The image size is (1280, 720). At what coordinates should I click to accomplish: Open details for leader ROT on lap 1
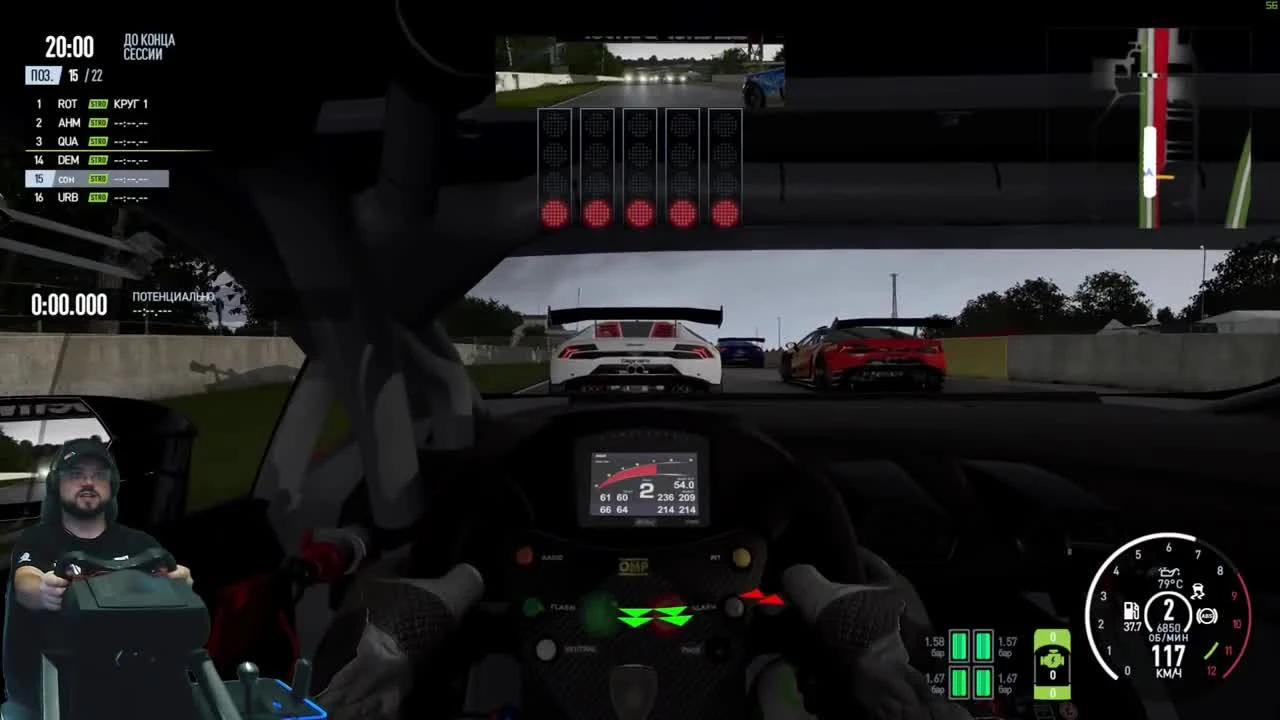coord(67,103)
